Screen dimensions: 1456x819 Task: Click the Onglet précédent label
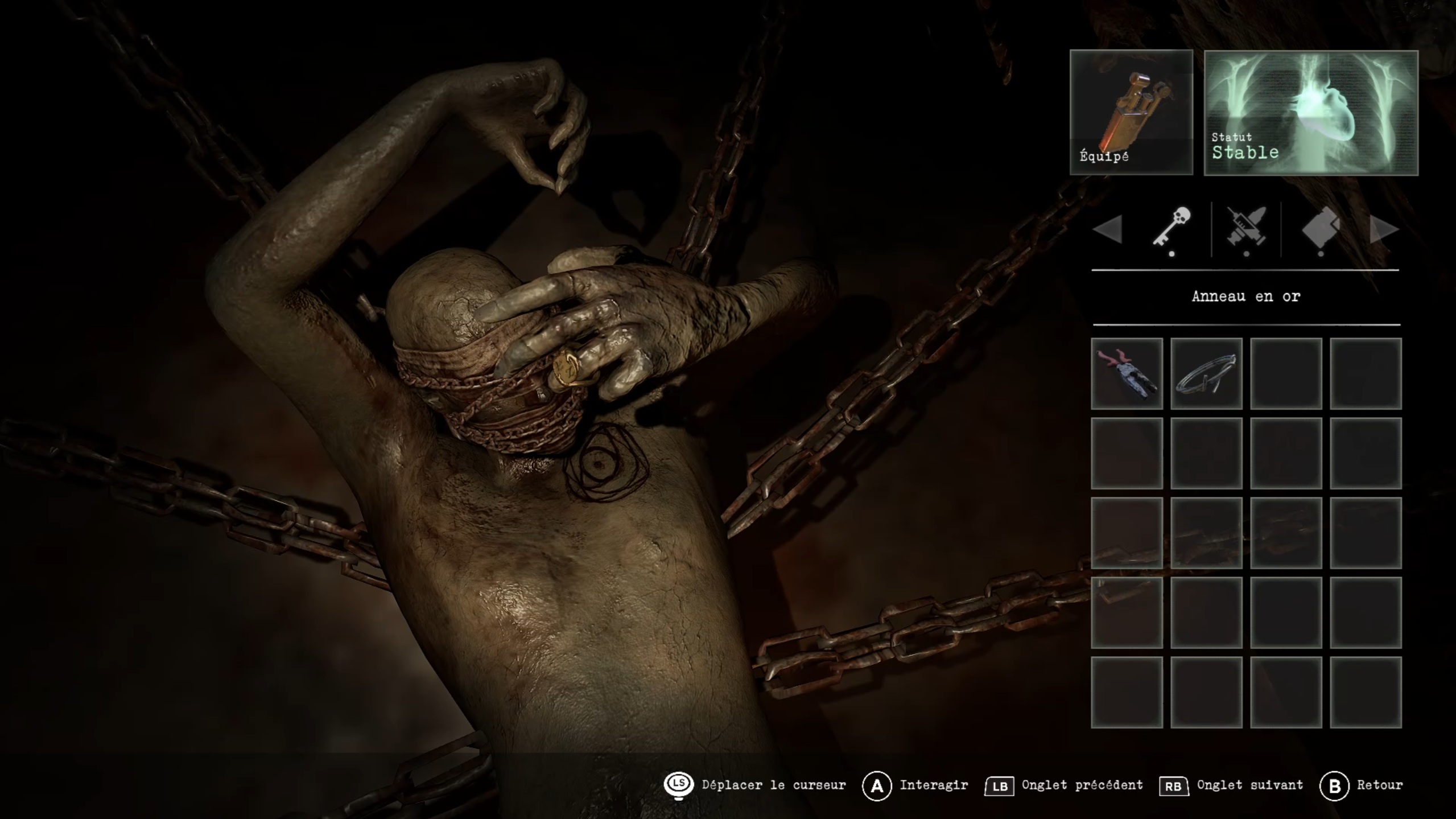(x=1082, y=785)
